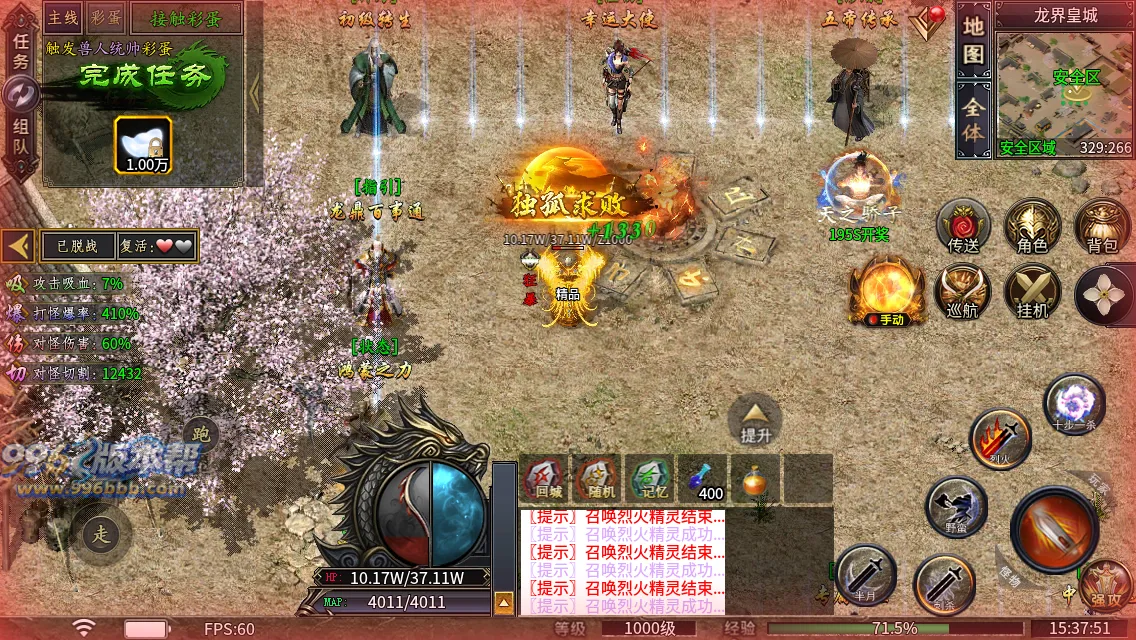This screenshot has width=1136, height=640.
Task: Open the 地图 map button
Action: click(973, 42)
